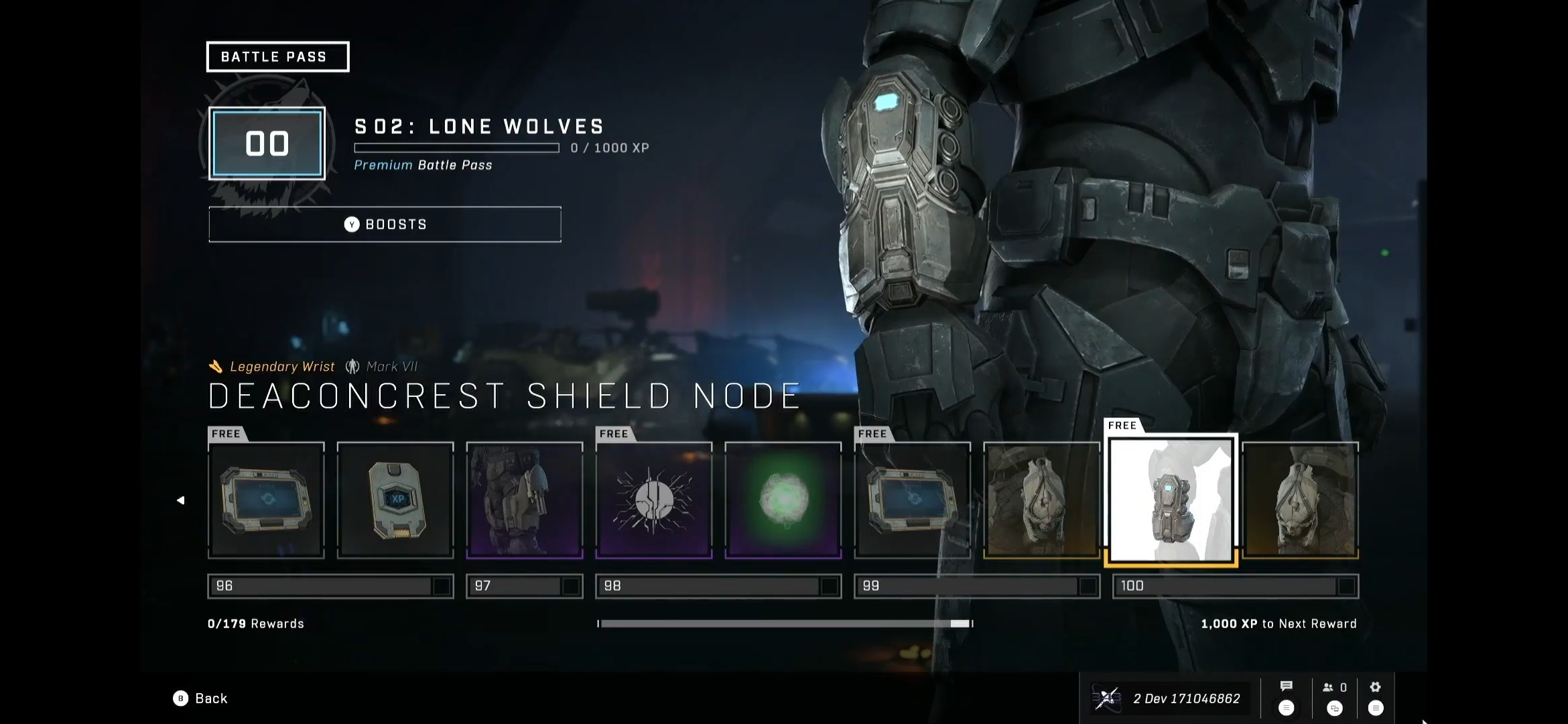Image resolution: width=1568 pixels, height=724 pixels.
Task: Click the Battle Pass title label
Action: click(277, 57)
